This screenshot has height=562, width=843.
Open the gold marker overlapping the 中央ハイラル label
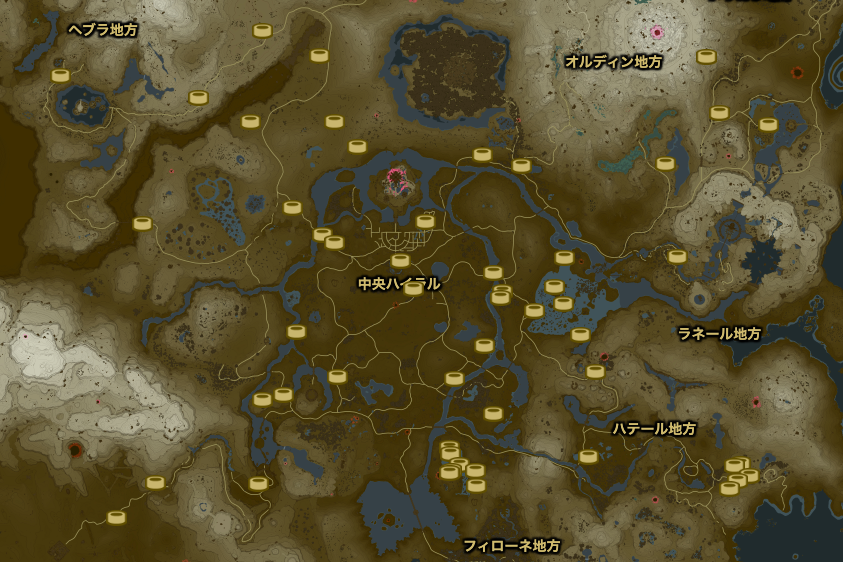(413, 288)
